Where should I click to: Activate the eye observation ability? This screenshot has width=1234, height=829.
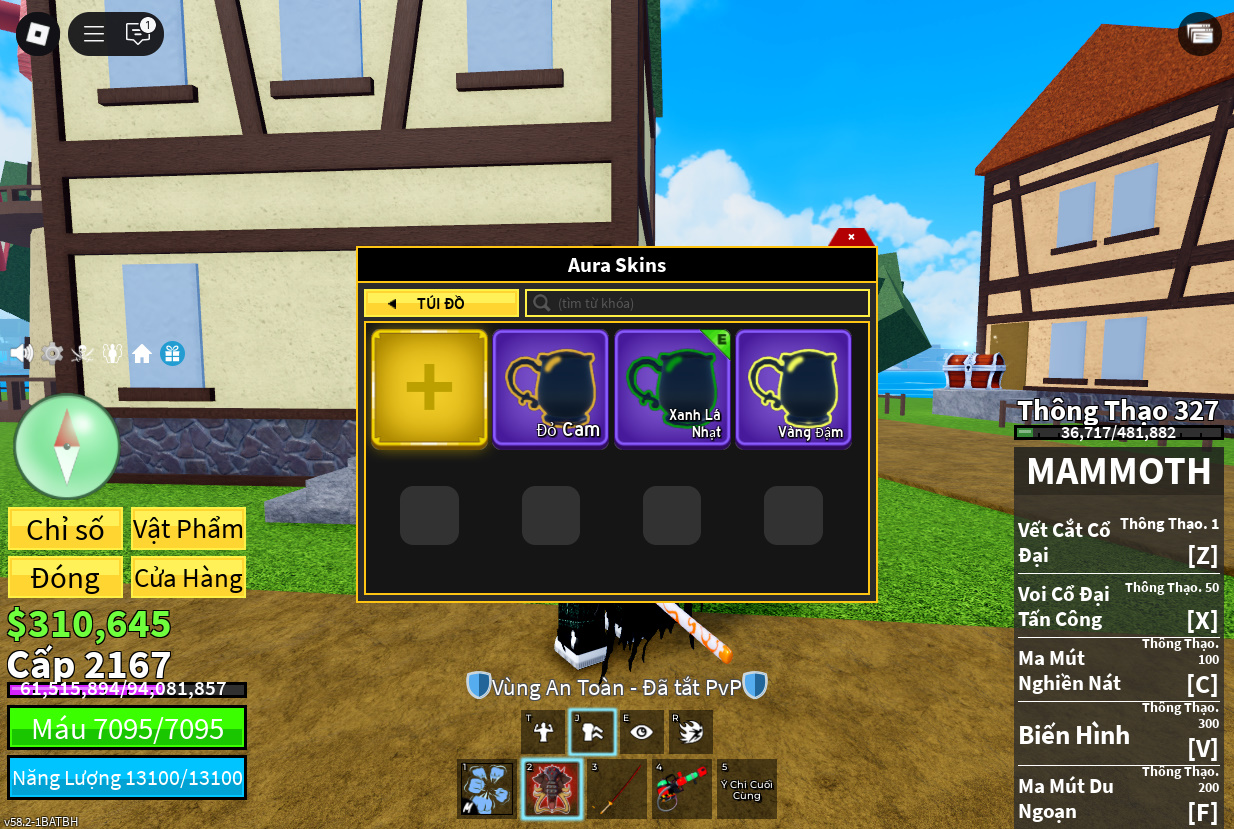[641, 732]
